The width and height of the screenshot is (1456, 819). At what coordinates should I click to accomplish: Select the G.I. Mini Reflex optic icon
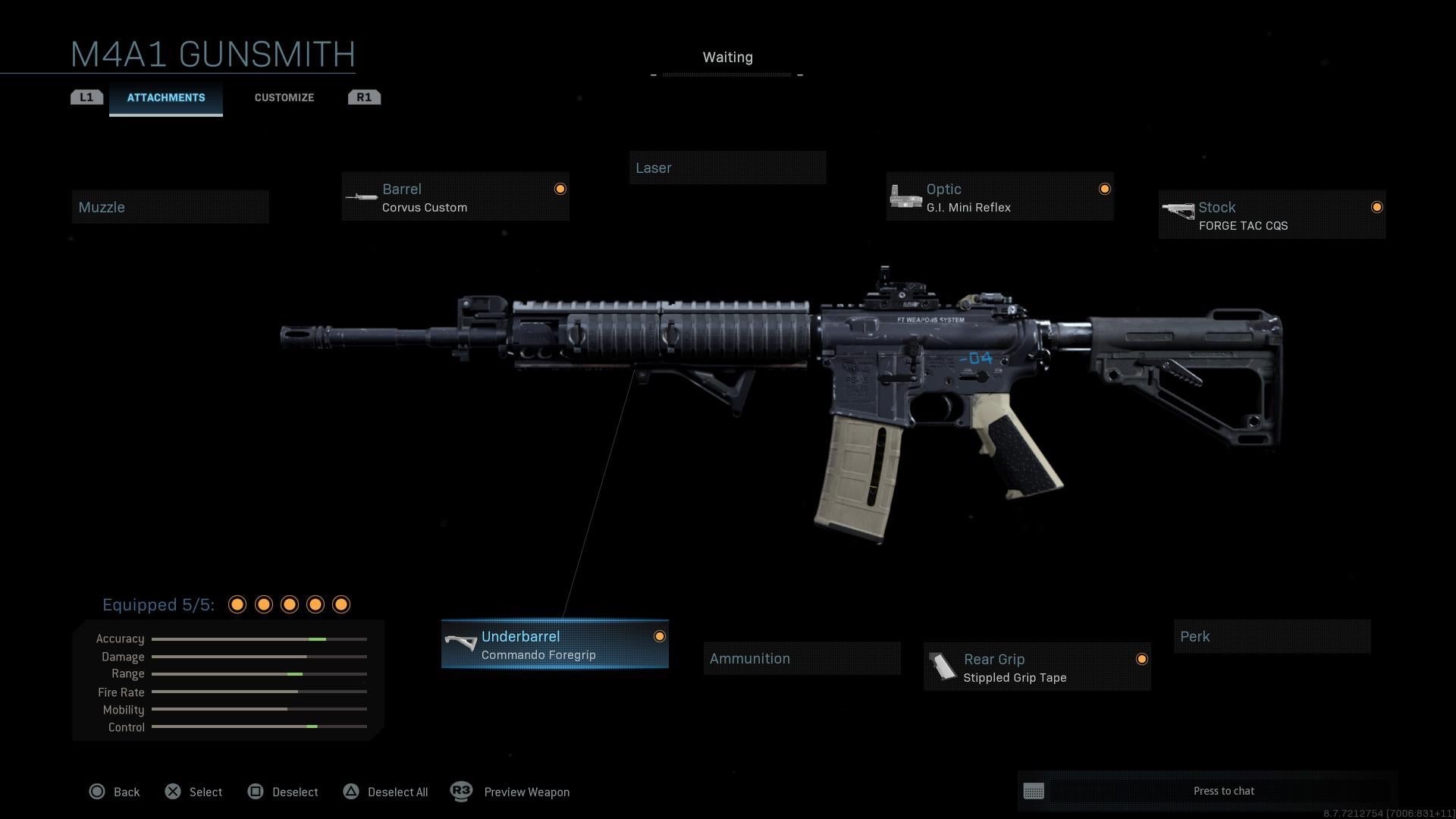(x=905, y=196)
